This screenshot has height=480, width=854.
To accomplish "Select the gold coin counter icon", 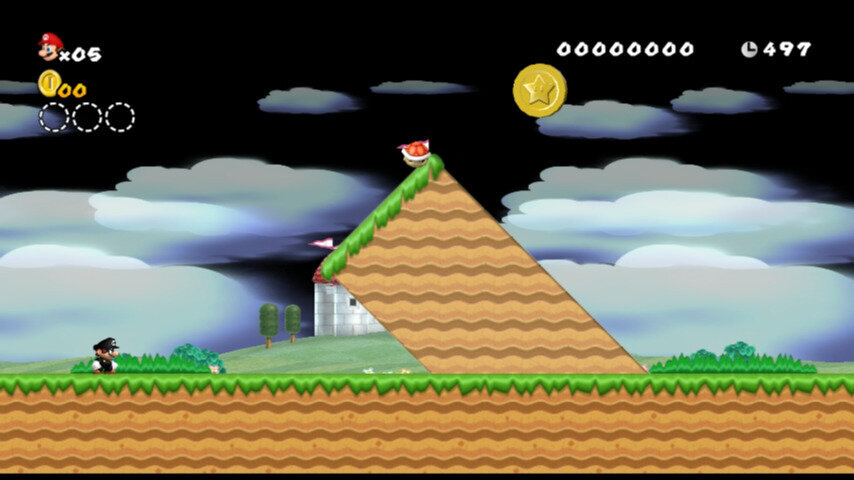I will pos(49,84).
